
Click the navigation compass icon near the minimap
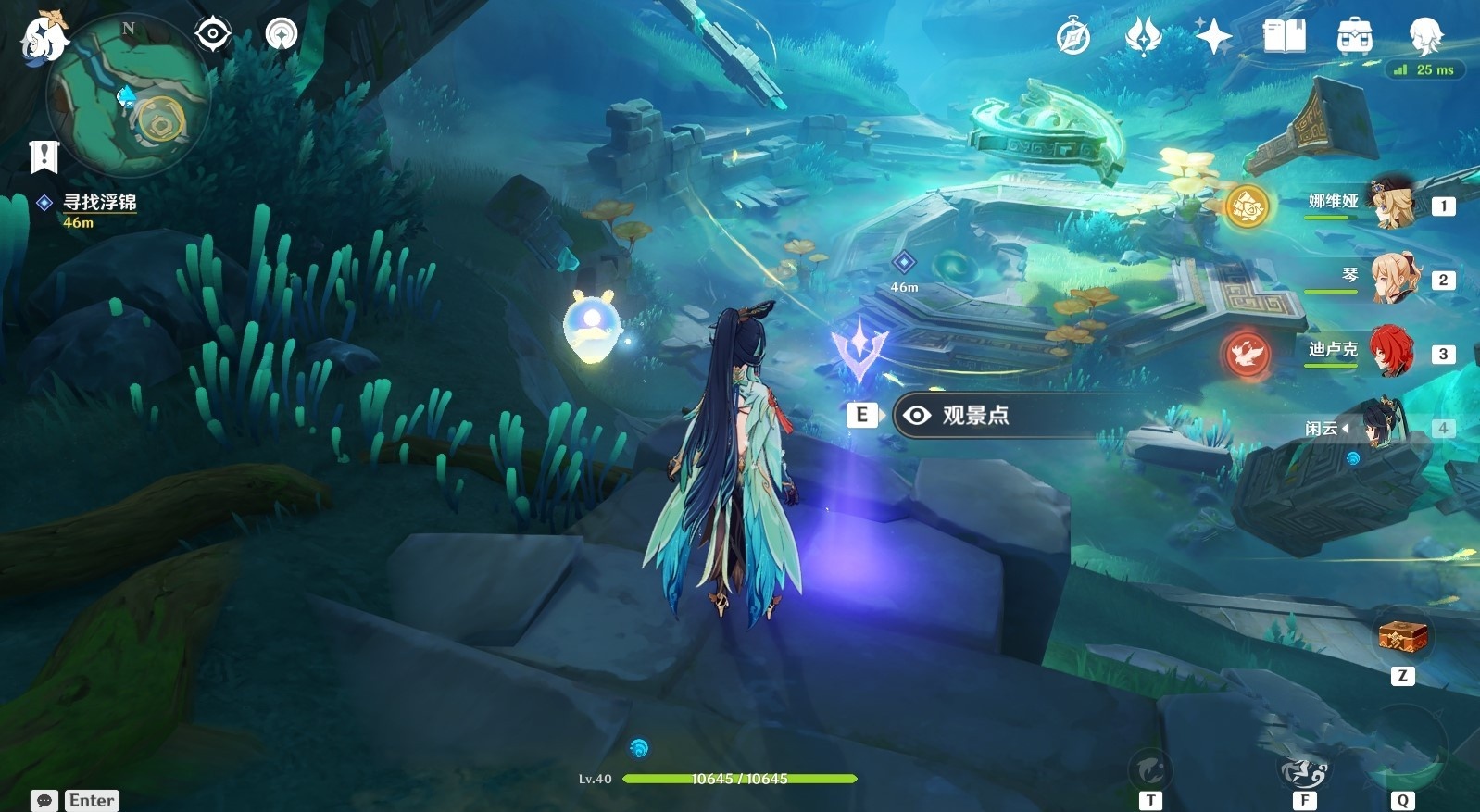(x=280, y=32)
